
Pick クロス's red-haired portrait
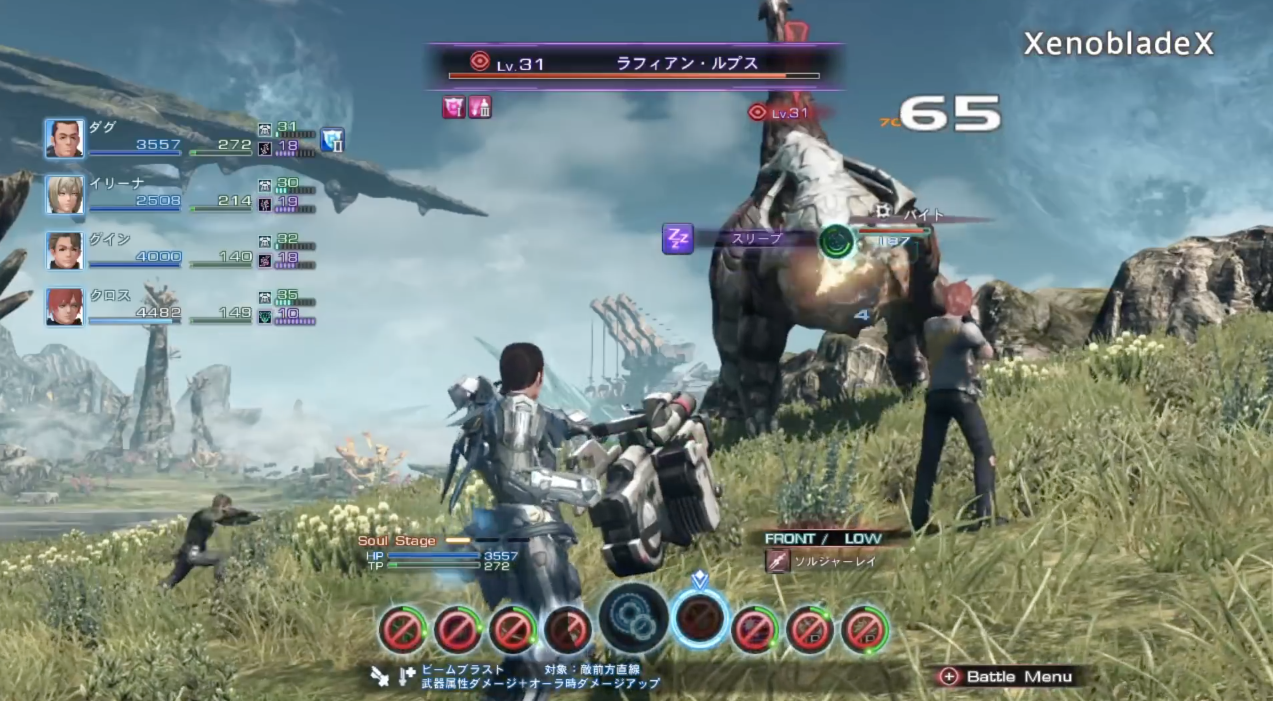tap(65, 307)
